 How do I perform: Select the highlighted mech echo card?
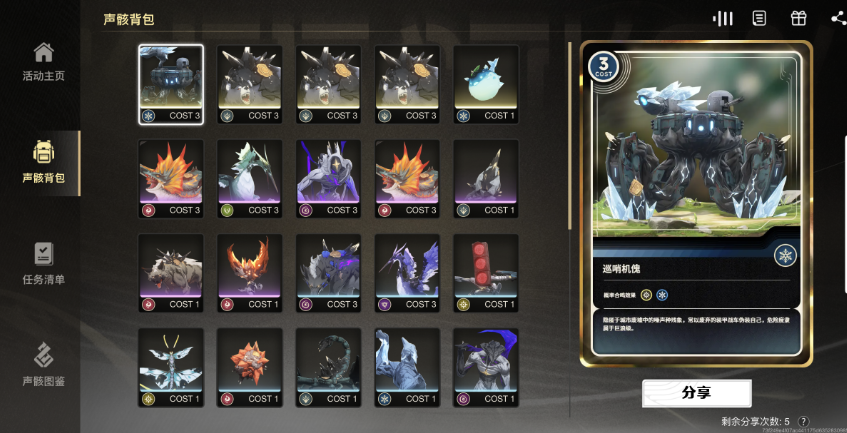pyautogui.click(x=171, y=84)
